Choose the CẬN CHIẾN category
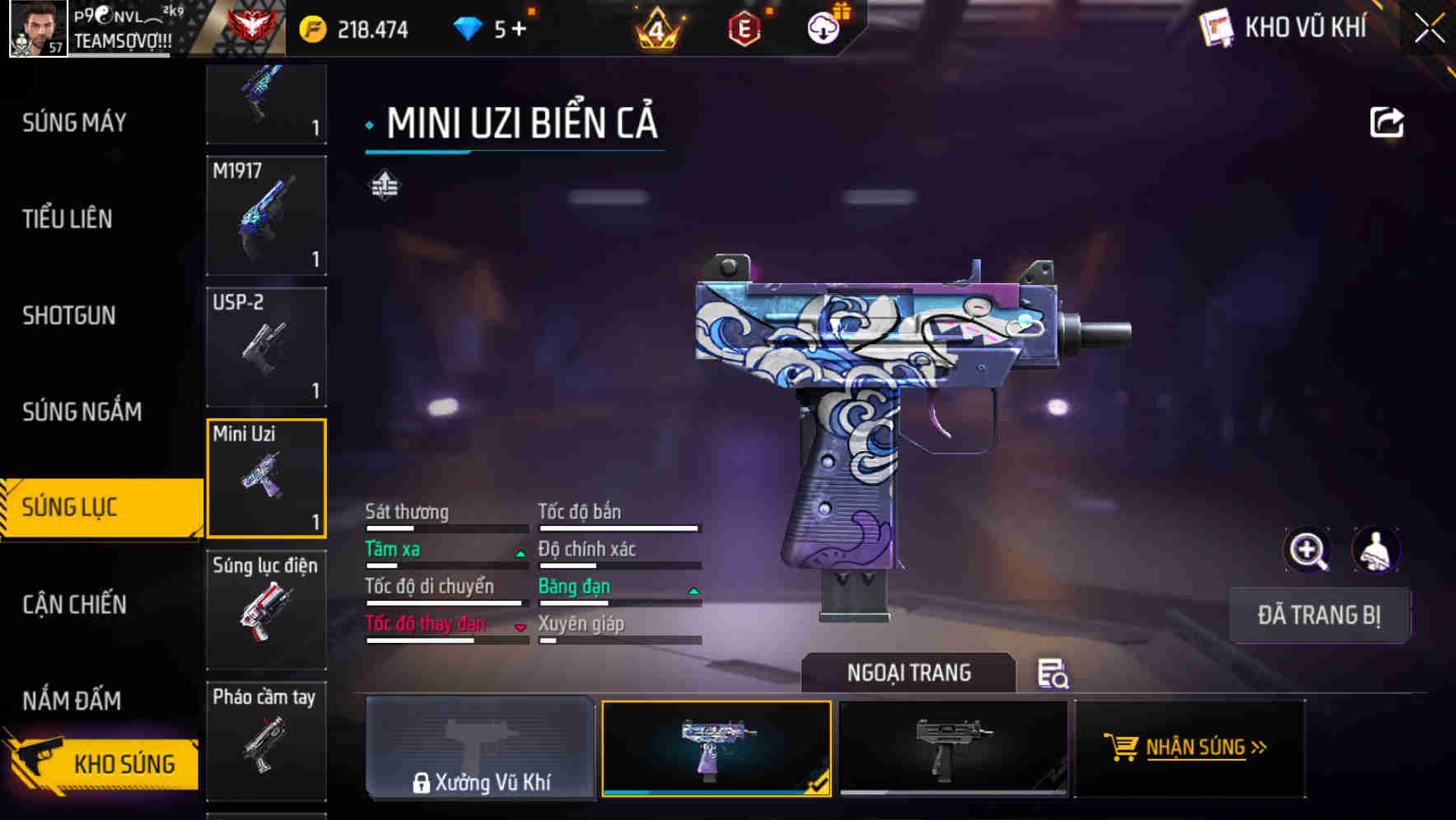The height and width of the screenshot is (820, 1456). pos(74,604)
